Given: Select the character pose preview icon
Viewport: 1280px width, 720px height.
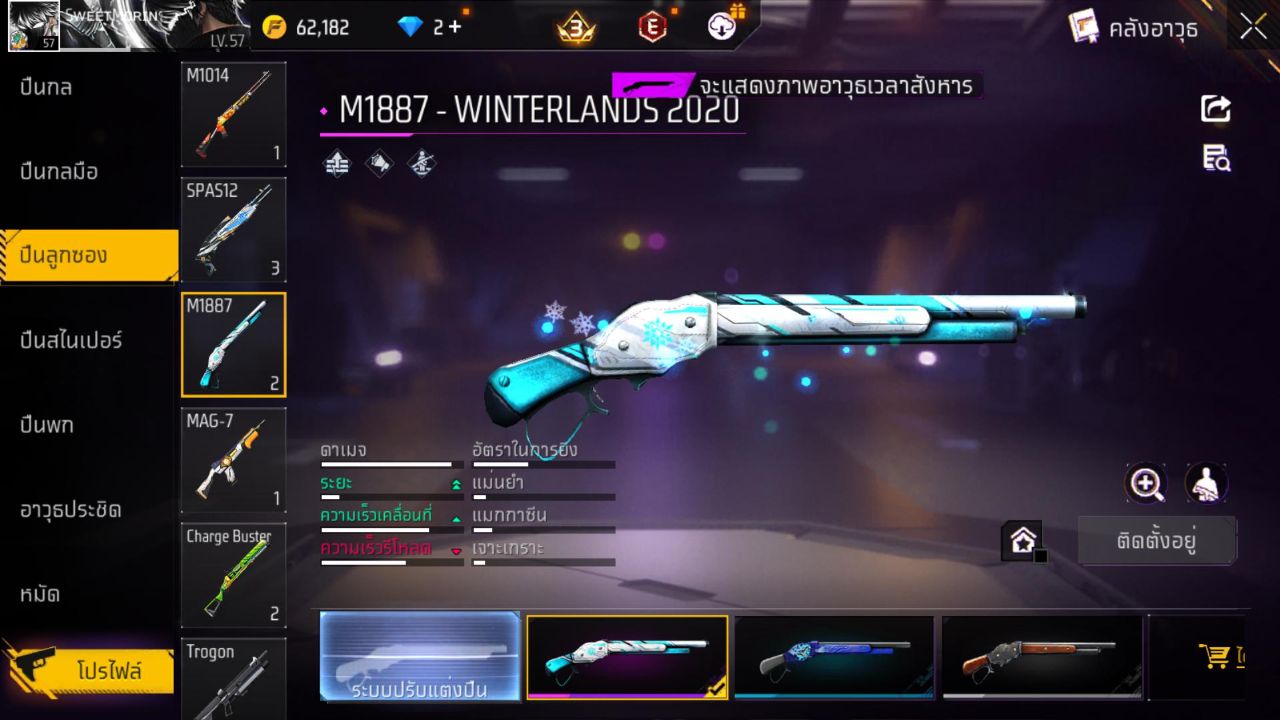Looking at the screenshot, I should [1205, 483].
